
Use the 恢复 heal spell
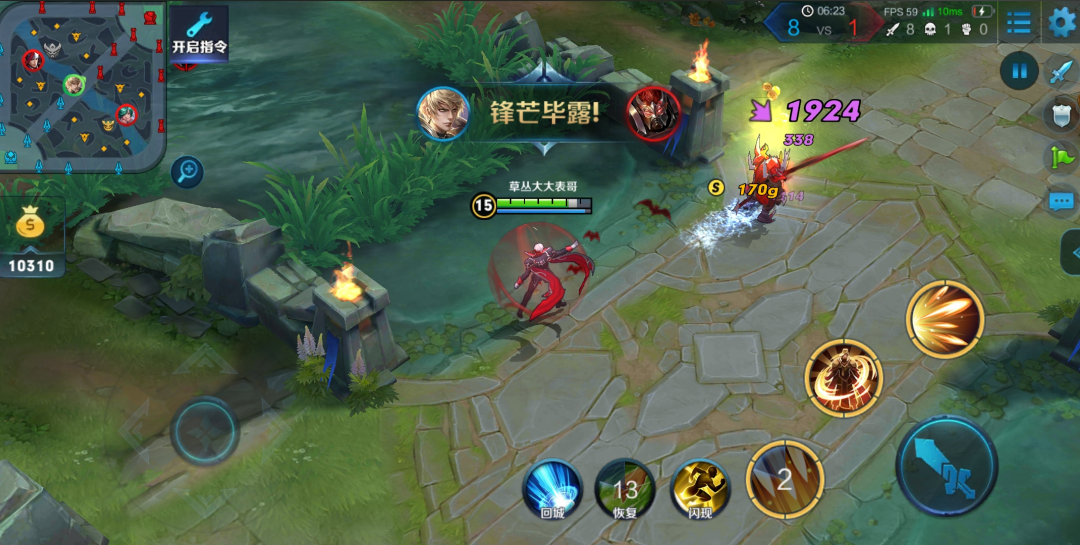tap(626, 489)
